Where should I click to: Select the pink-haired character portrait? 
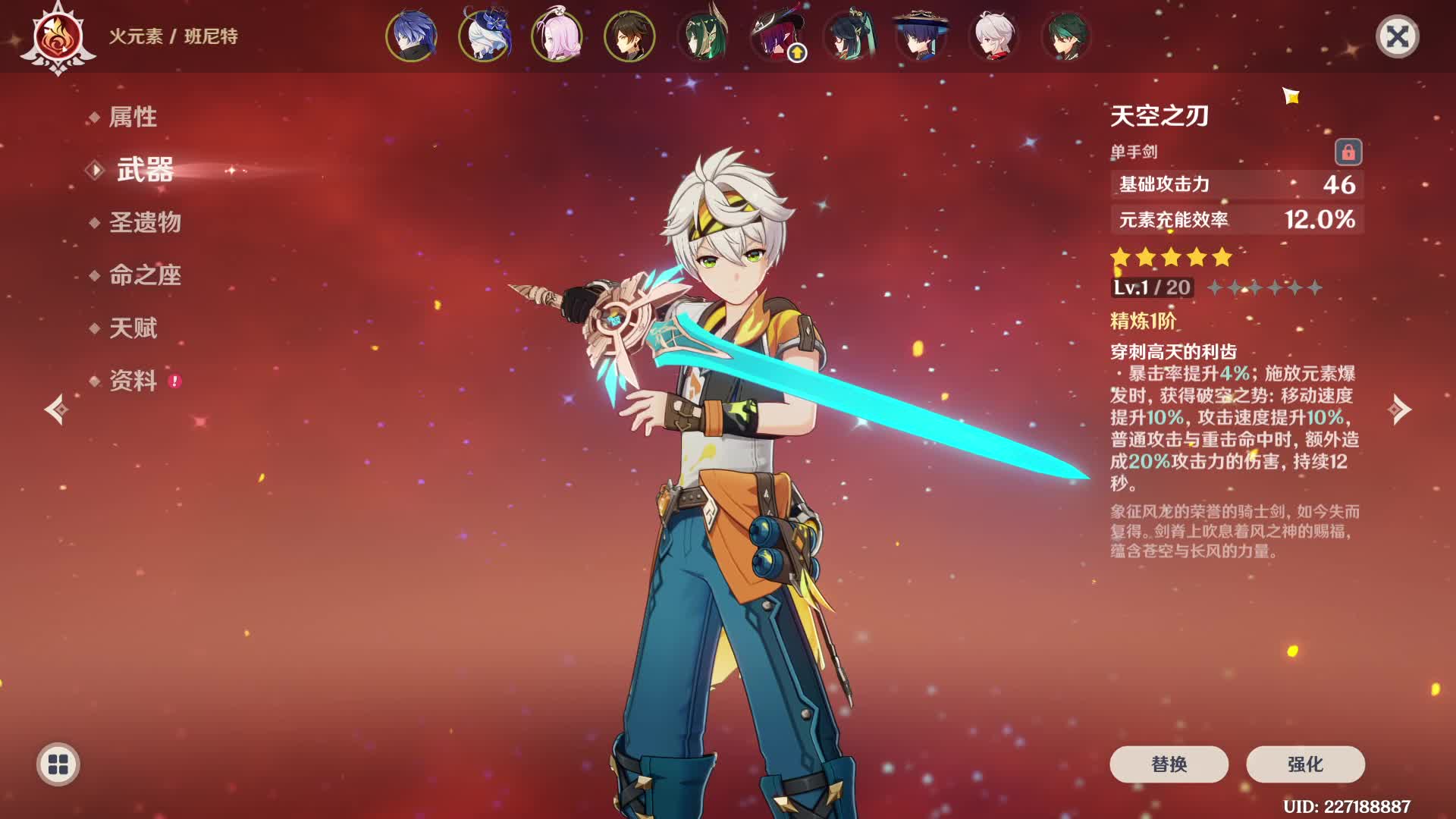click(557, 36)
